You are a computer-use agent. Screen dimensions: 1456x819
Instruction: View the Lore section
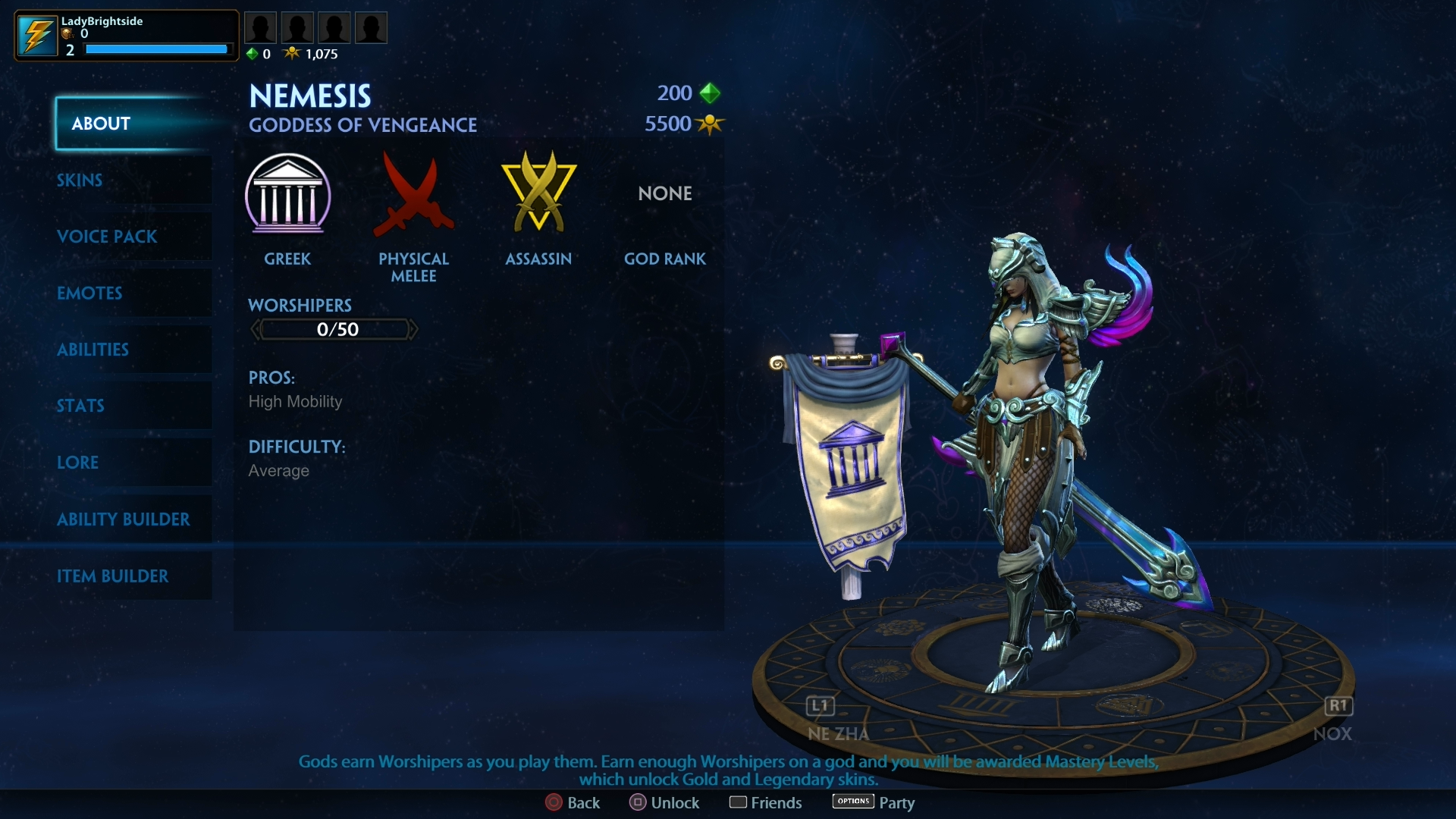pyautogui.click(x=78, y=463)
